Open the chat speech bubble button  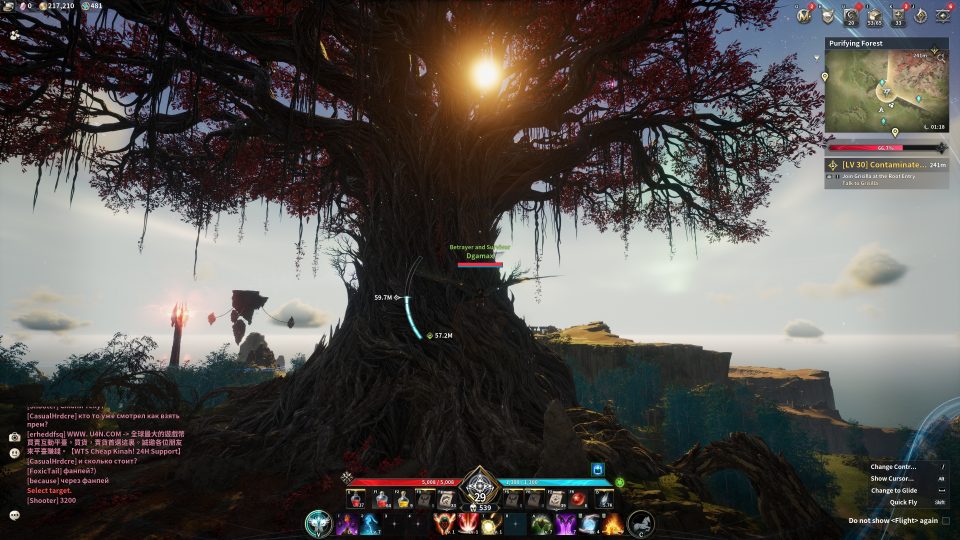coord(15,515)
